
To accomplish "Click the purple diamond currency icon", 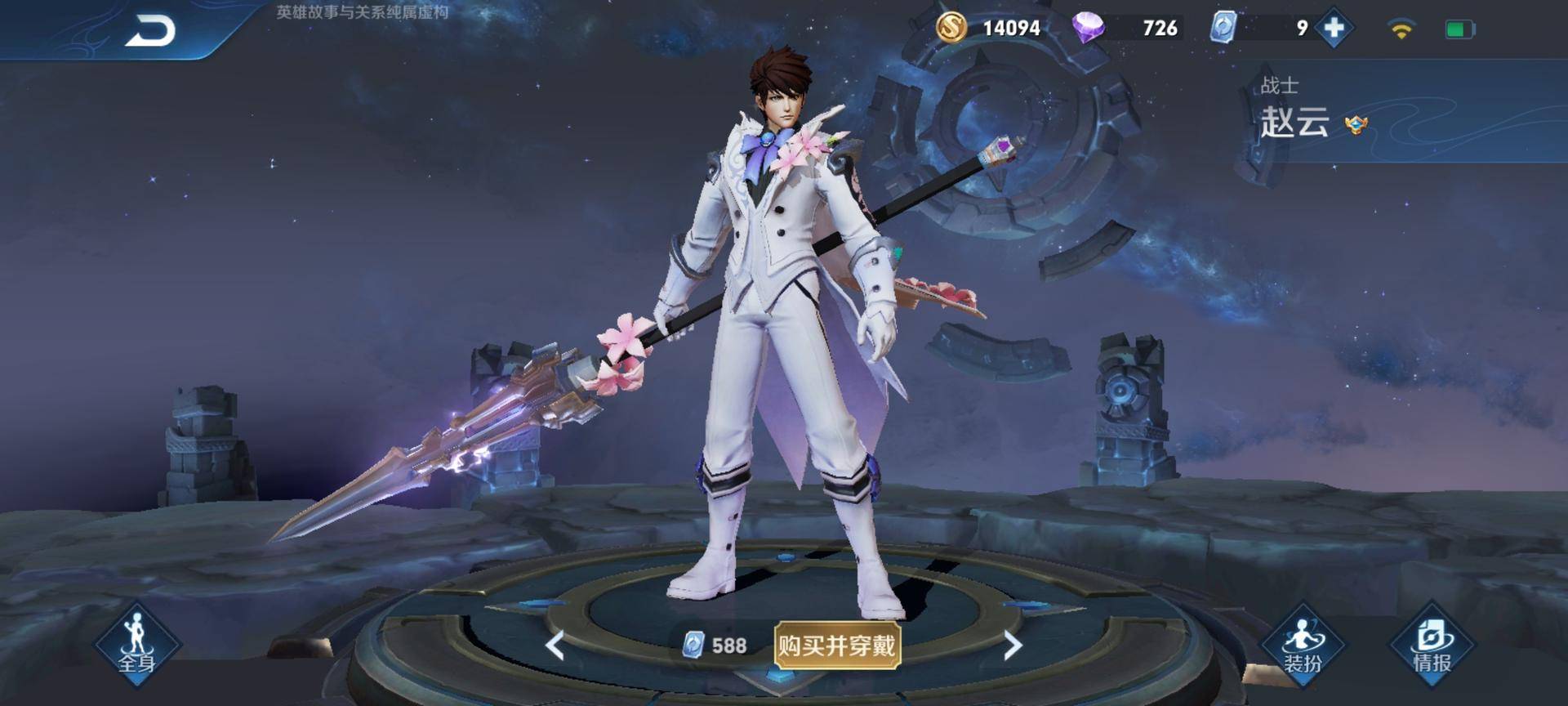I will [x=1088, y=28].
